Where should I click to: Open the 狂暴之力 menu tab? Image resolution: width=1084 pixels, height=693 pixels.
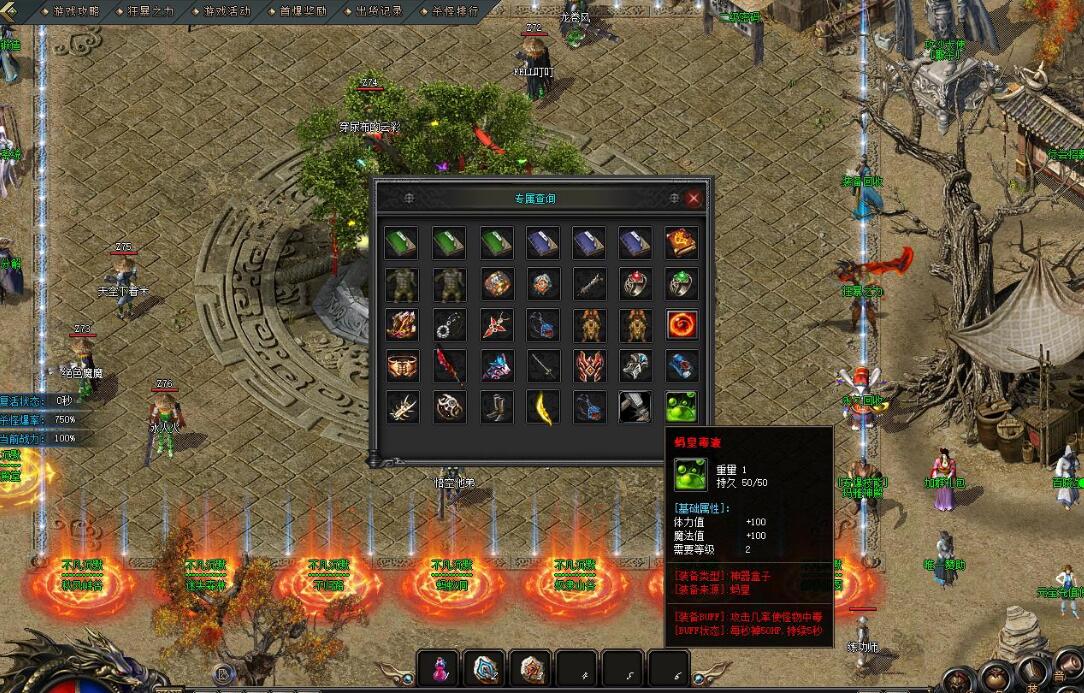tap(152, 11)
